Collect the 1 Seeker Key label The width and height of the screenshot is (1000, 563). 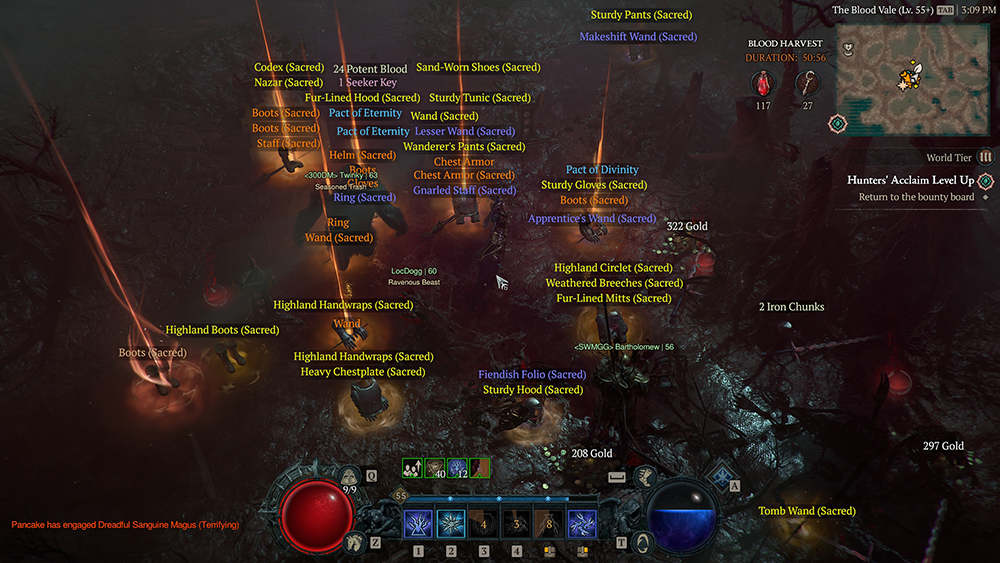click(x=367, y=83)
